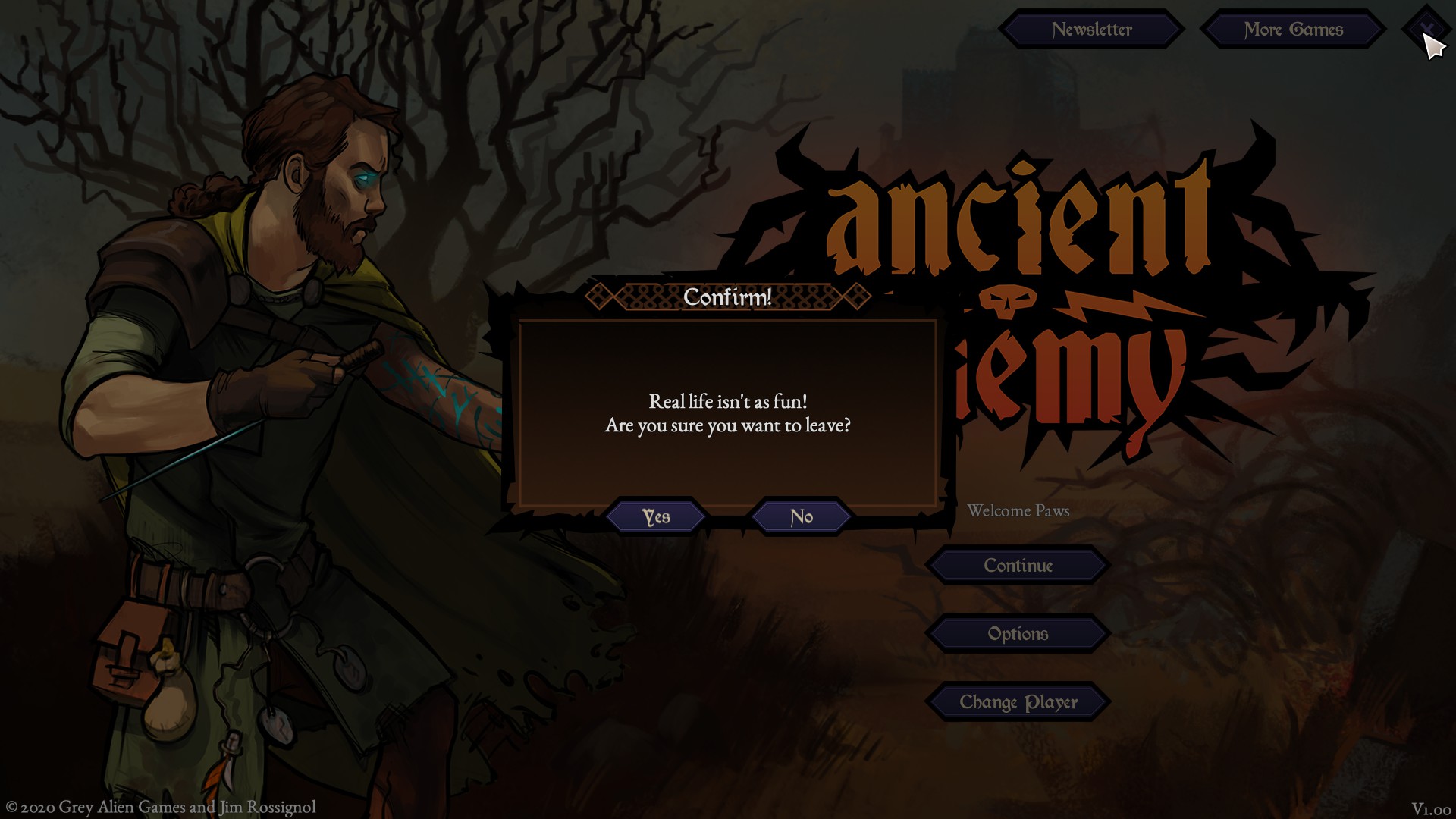This screenshot has height=819, width=1456.
Task: Click the Welcome Paws greeting text
Action: click(x=1017, y=510)
